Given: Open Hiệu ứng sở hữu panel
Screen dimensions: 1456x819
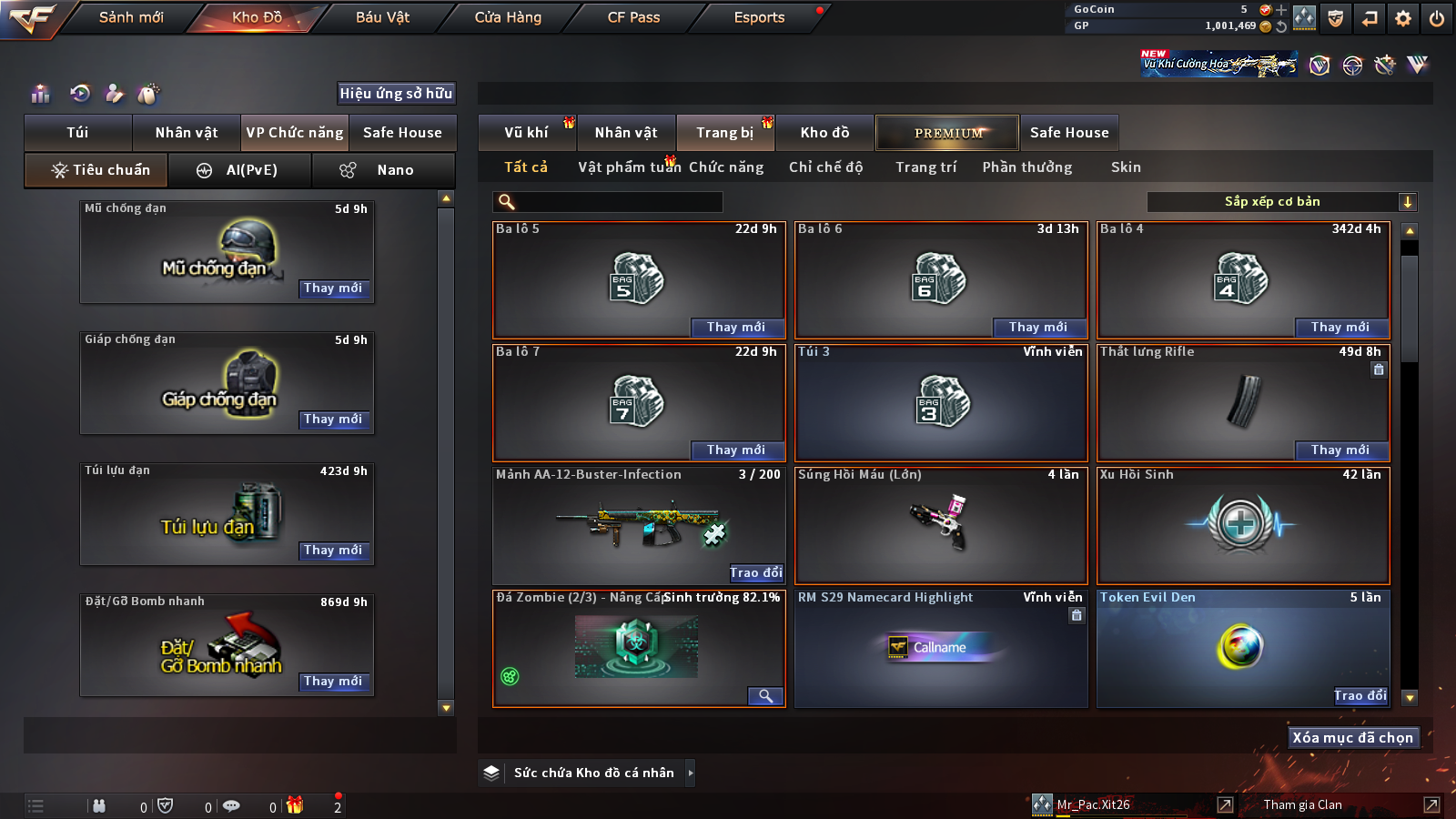Looking at the screenshot, I should pos(396,94).
